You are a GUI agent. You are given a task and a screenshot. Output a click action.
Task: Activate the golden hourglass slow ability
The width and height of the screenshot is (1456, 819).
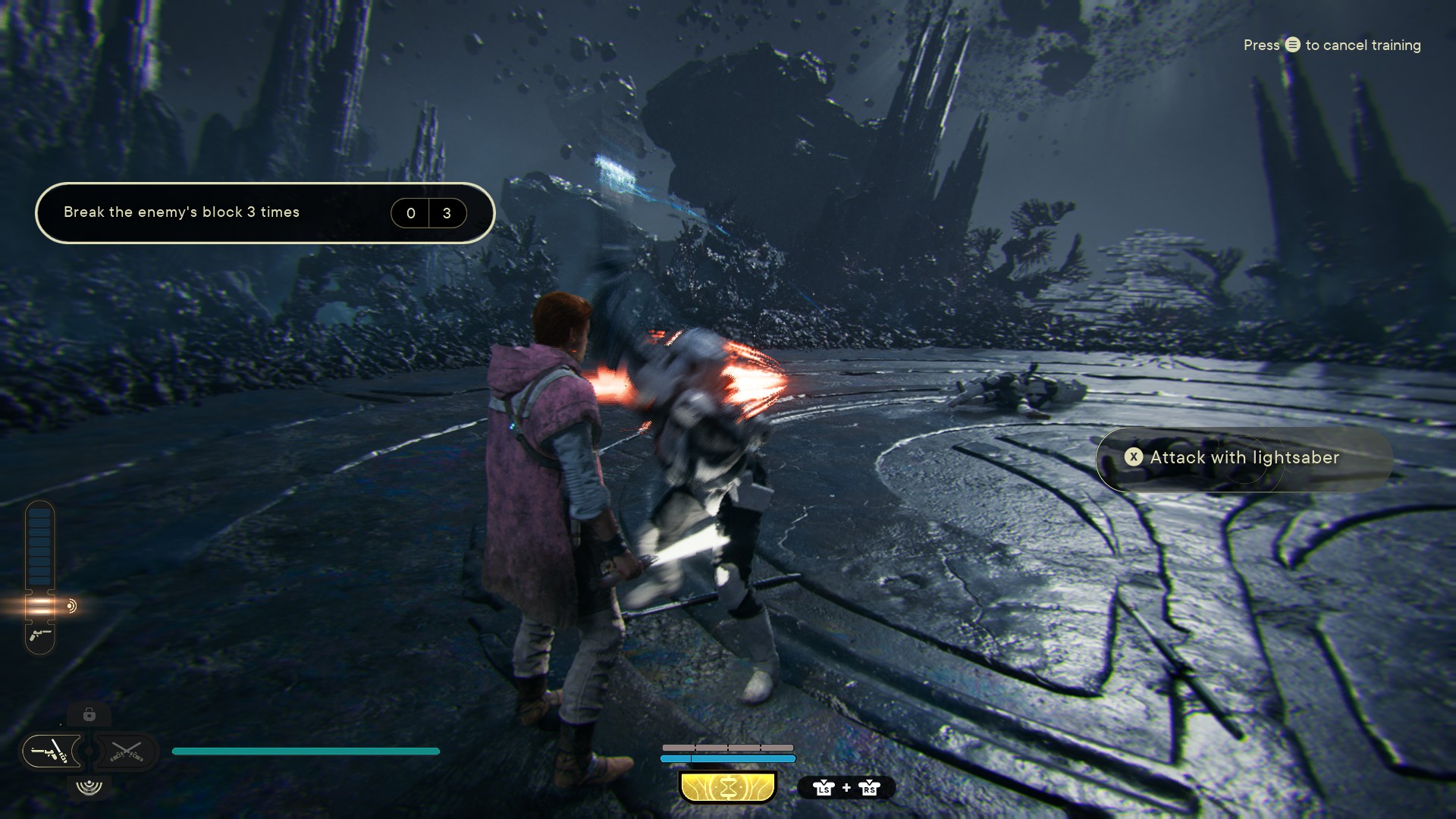[728, 788]
